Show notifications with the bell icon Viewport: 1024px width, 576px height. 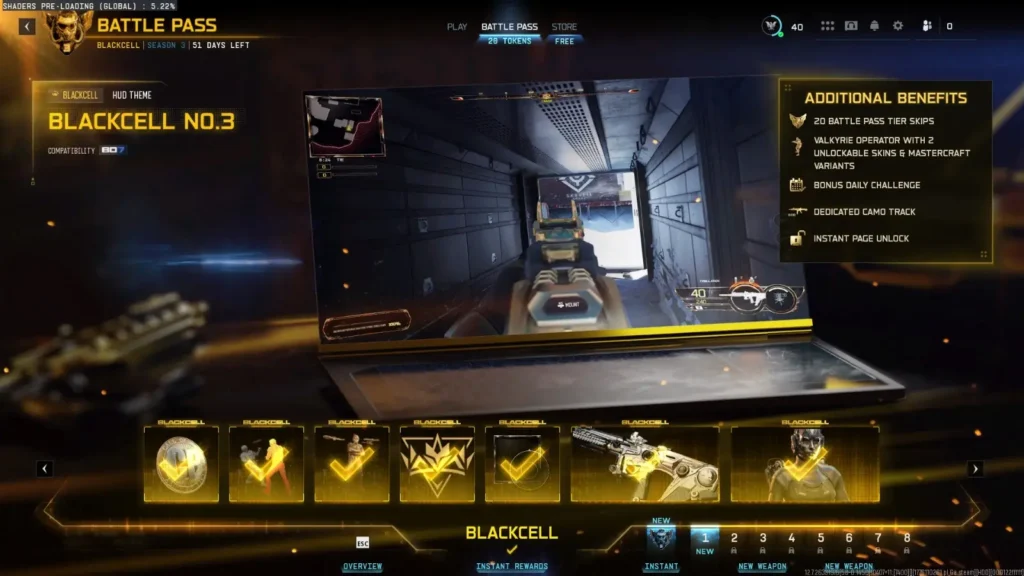pyautogui.click(x=874, y=26)
